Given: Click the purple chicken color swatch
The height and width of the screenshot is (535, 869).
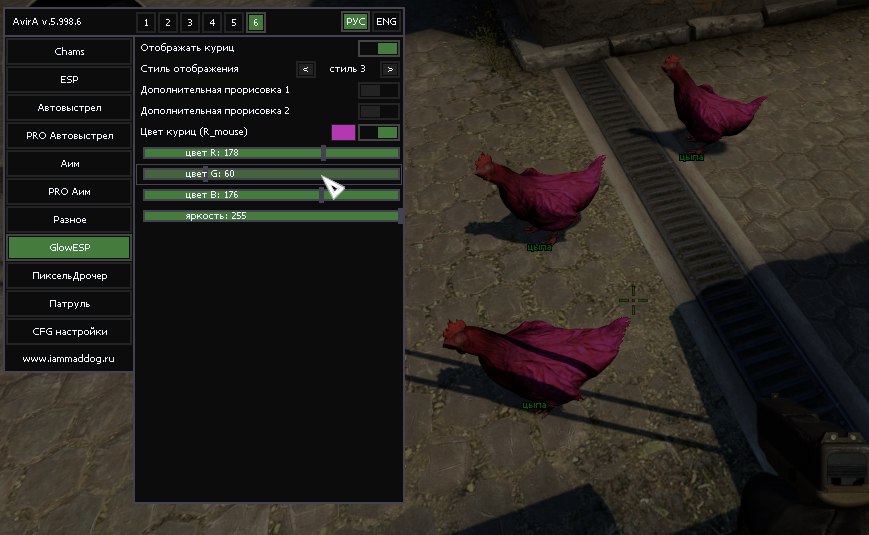Looking at the screenshot, I should pyautogui.click(x=343, y=132).
